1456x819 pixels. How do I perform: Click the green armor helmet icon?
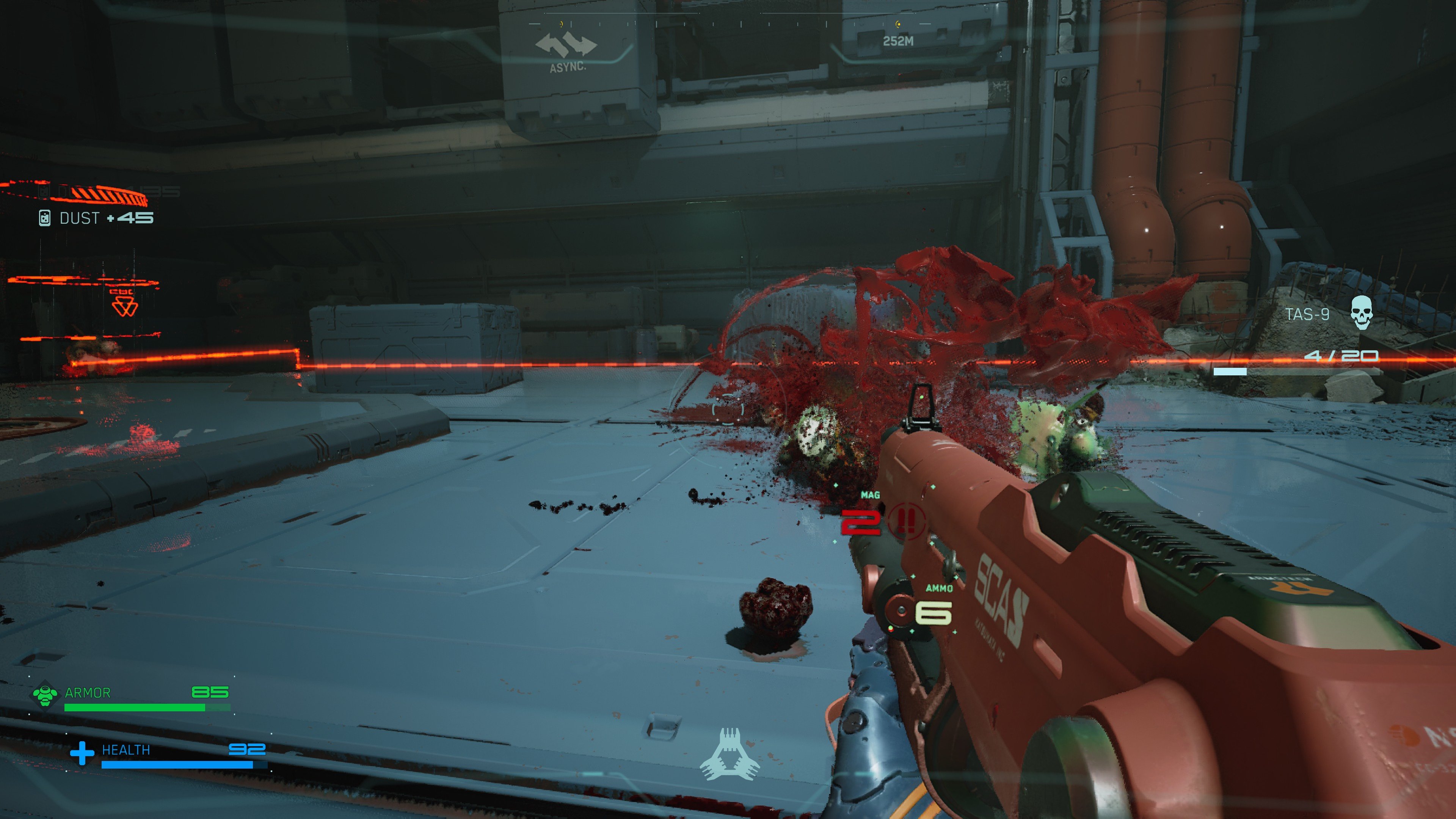(45, 695)
